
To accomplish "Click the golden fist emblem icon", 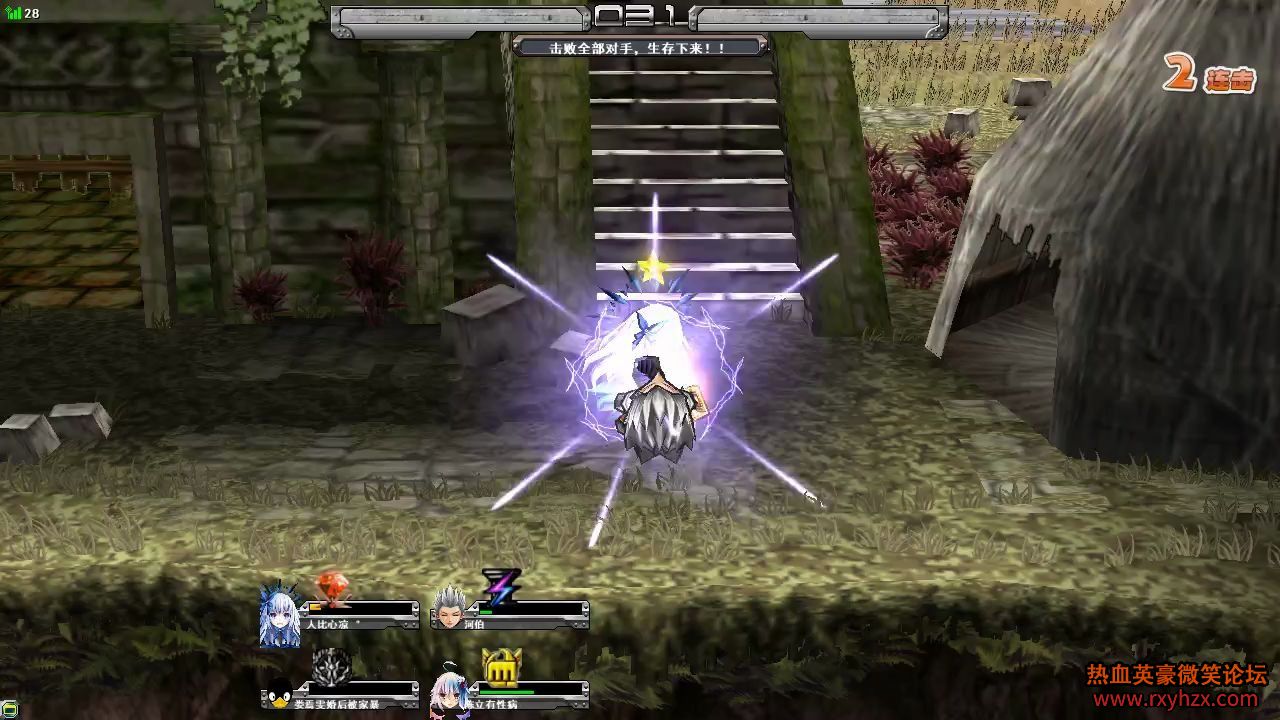I will 501,667.
